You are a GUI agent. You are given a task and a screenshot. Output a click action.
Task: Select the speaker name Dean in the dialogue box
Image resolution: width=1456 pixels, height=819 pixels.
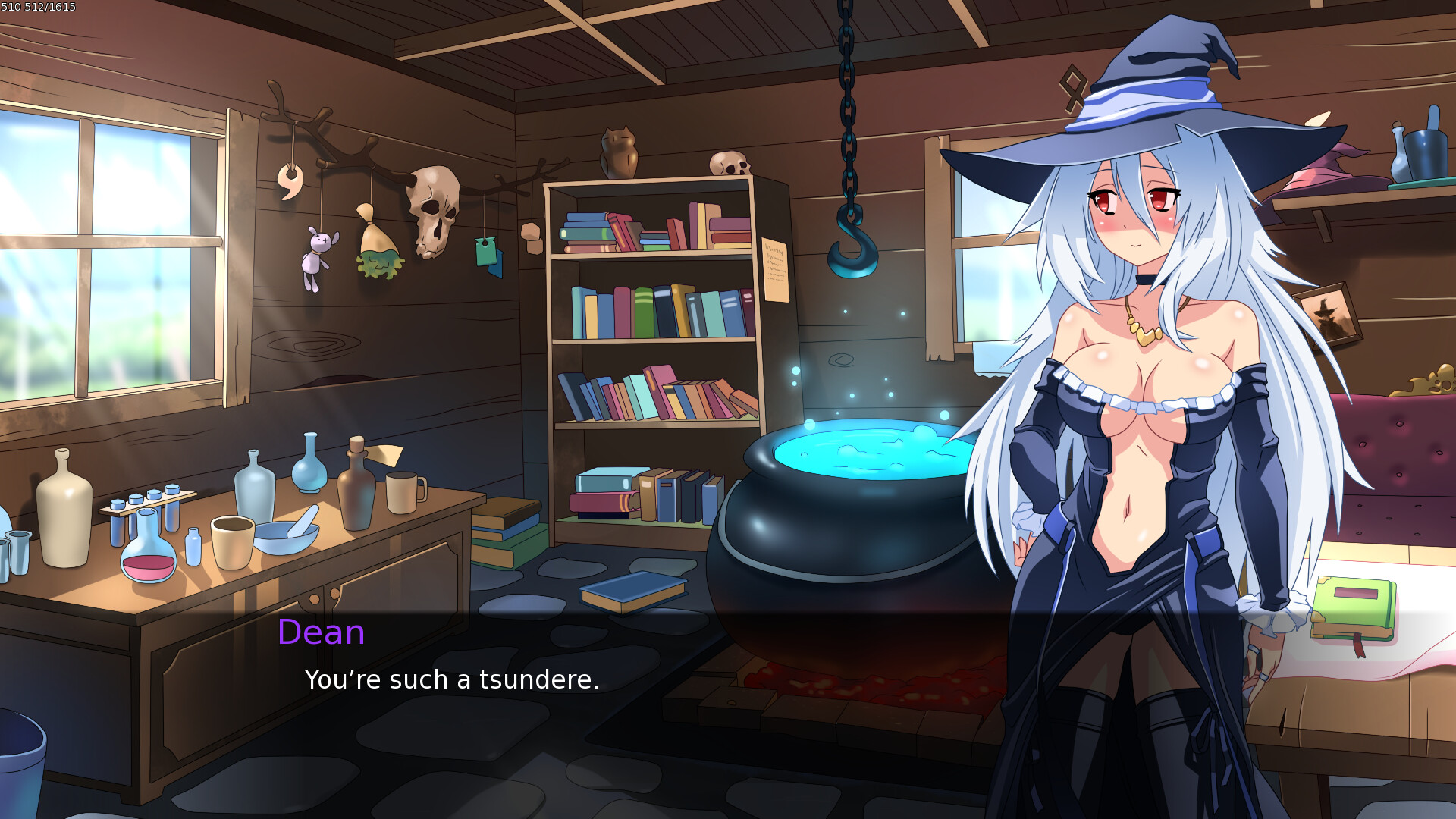click(321, 632)
